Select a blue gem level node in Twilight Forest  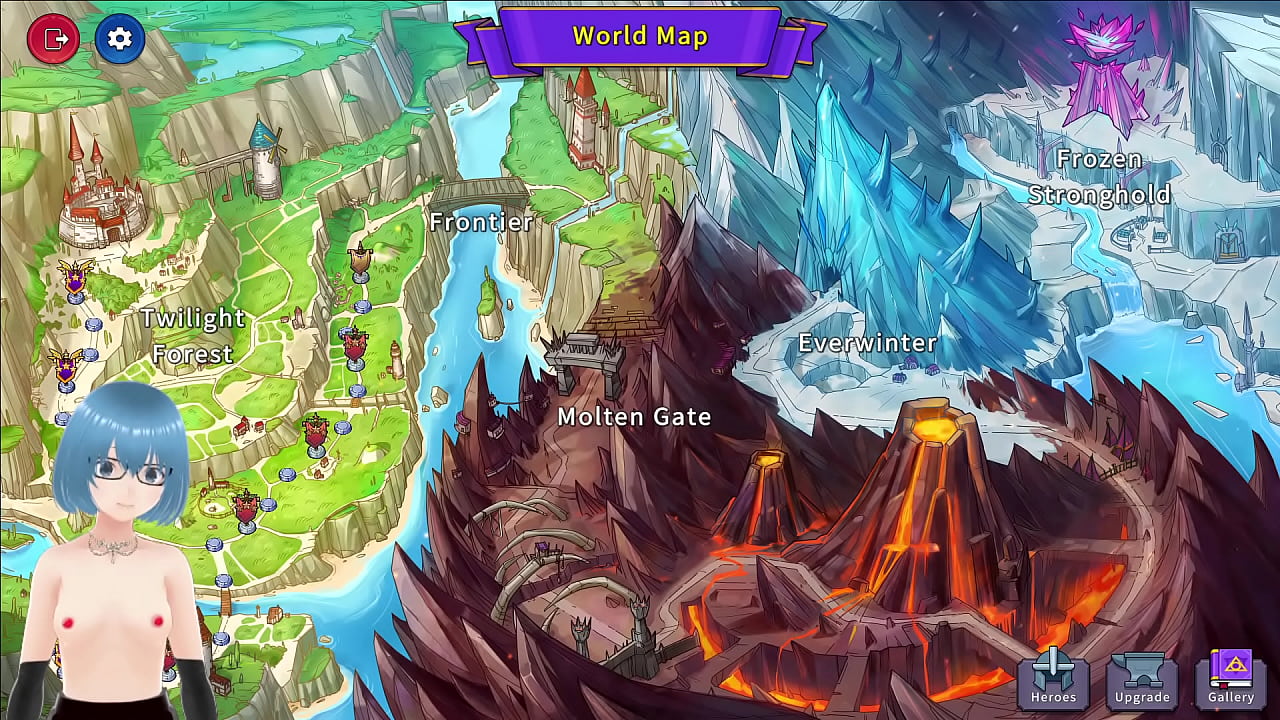(96, 326)
